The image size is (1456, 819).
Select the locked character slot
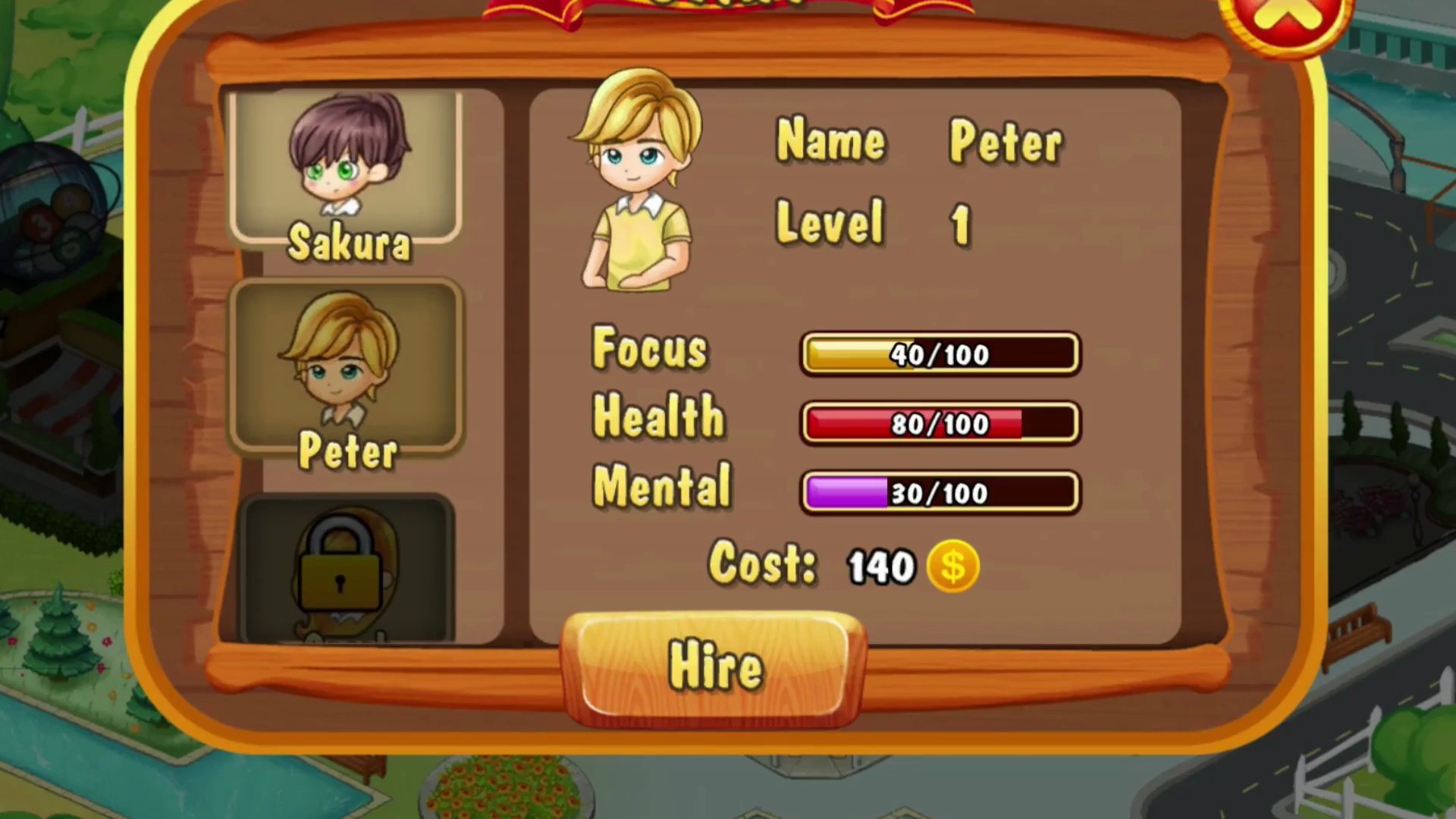347,569
